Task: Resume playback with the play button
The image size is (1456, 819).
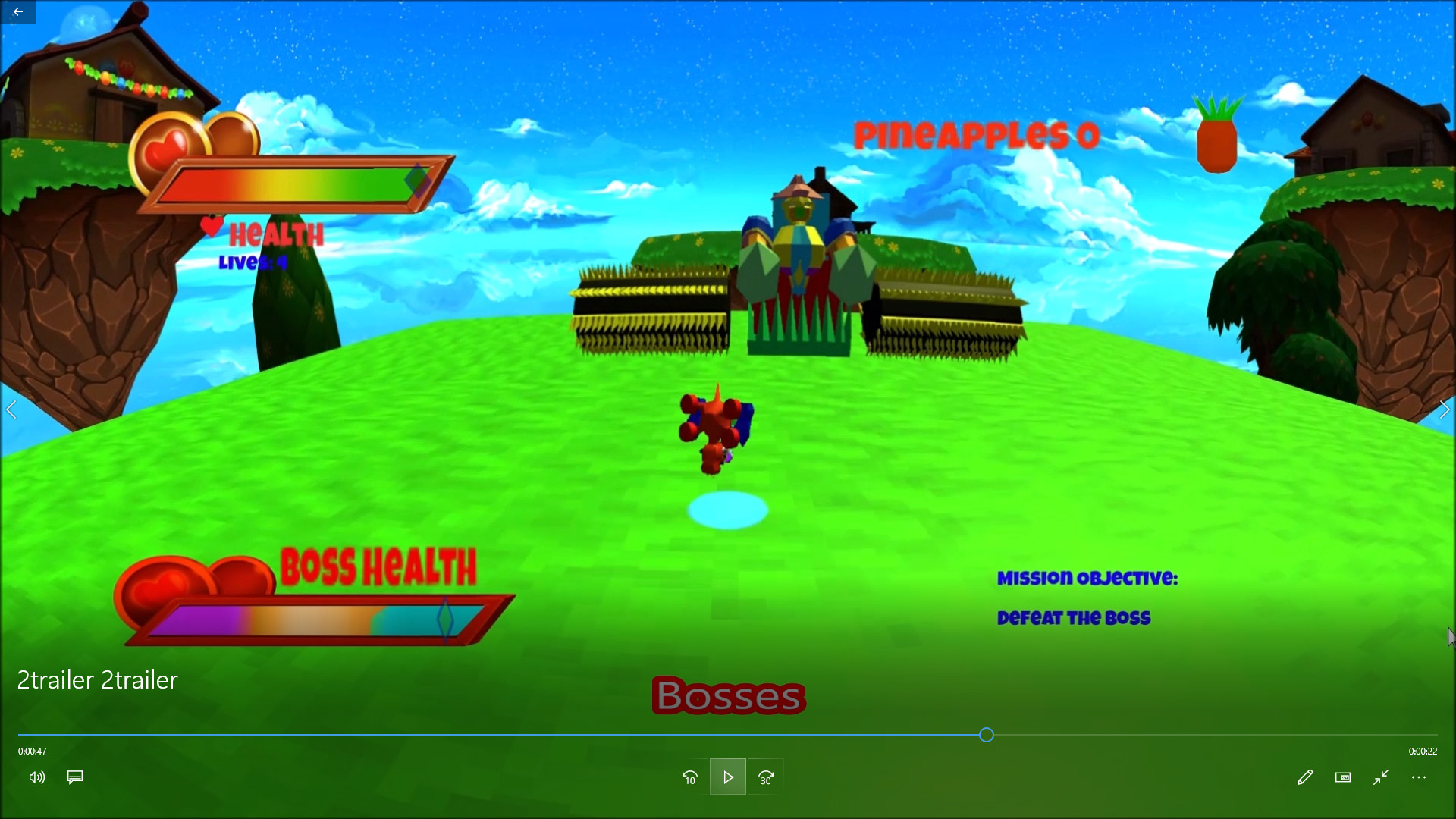Action: tap(727, 777)
